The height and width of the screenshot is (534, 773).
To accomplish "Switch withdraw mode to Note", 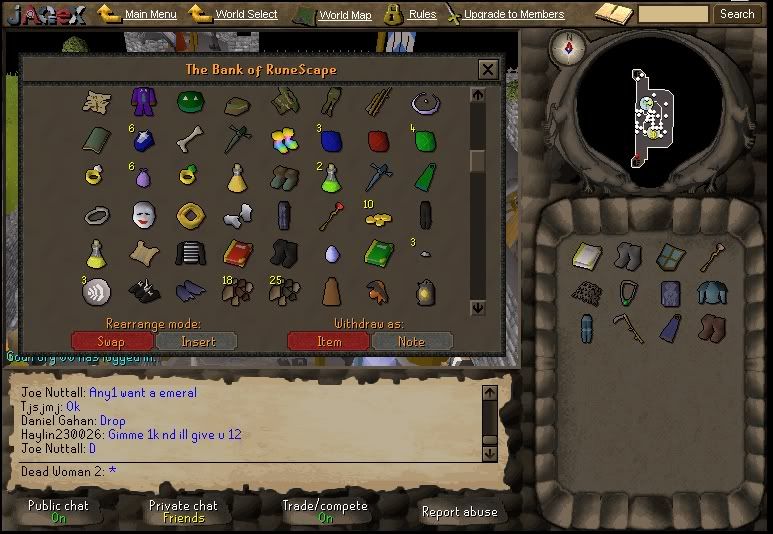I will 411,341.
